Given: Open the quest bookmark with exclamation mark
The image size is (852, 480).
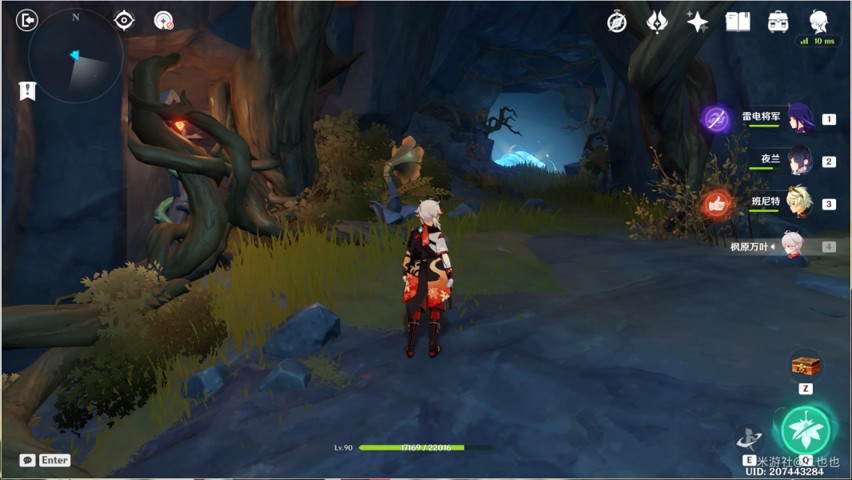Looking at the screenshot, I should pyautogui.click(x=27, y=91).
